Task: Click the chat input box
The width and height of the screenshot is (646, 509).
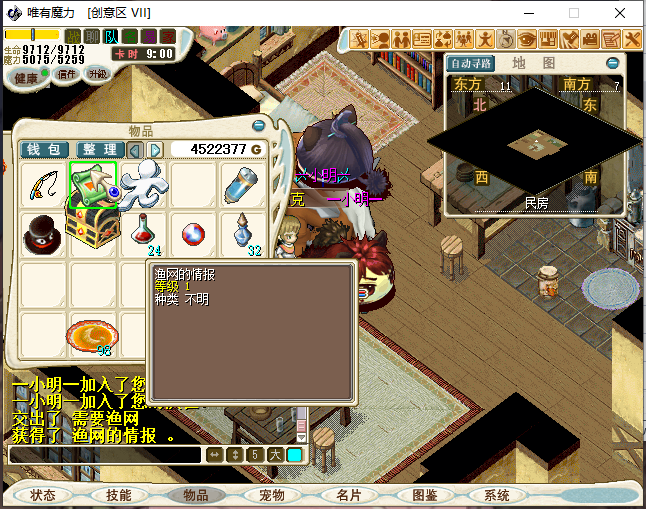Action: click(x=104, y=455)
